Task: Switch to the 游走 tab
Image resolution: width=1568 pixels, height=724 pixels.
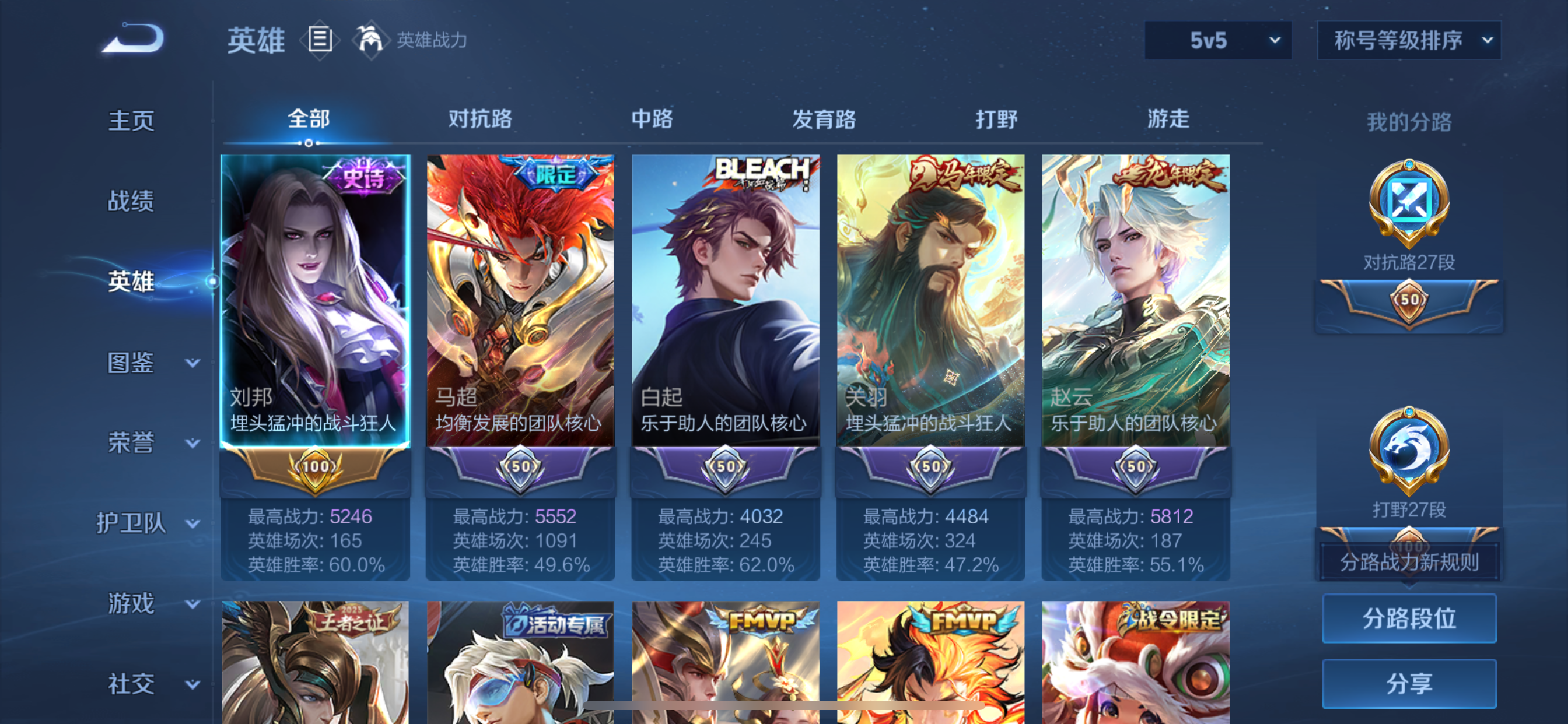Action: pyautogui.click(x=1168, y=120)
